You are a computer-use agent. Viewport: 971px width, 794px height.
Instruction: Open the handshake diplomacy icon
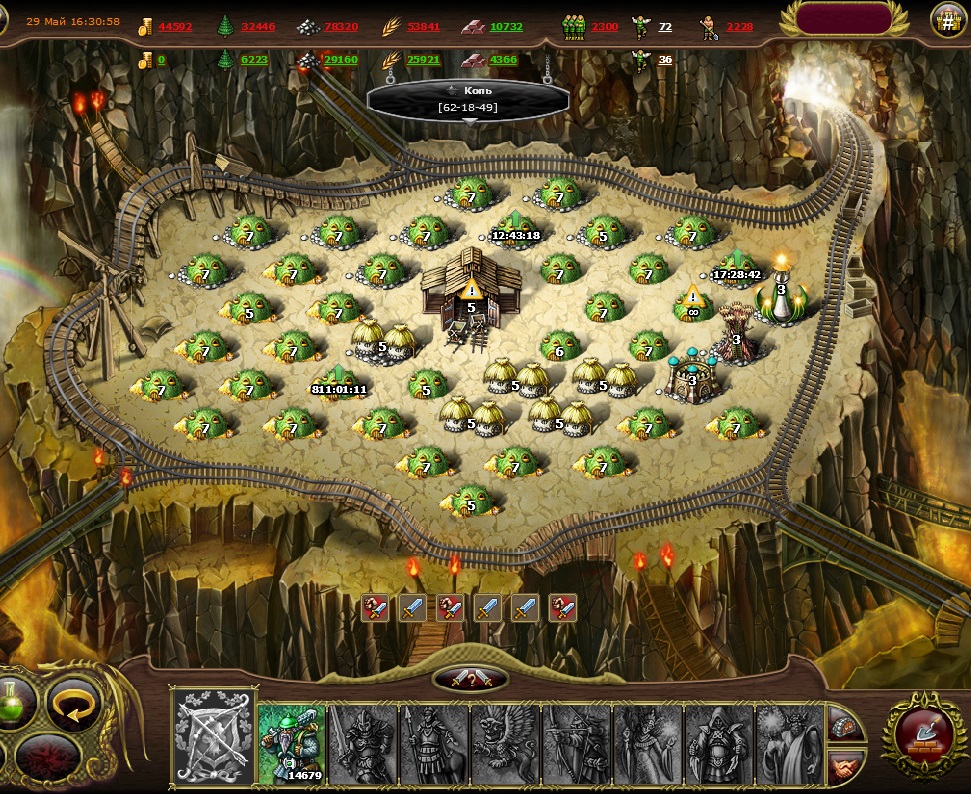pos(847,765)
